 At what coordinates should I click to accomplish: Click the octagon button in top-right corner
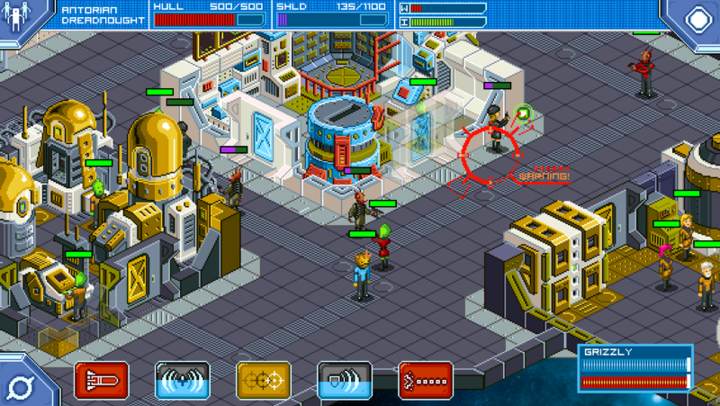tap(690, 17)
